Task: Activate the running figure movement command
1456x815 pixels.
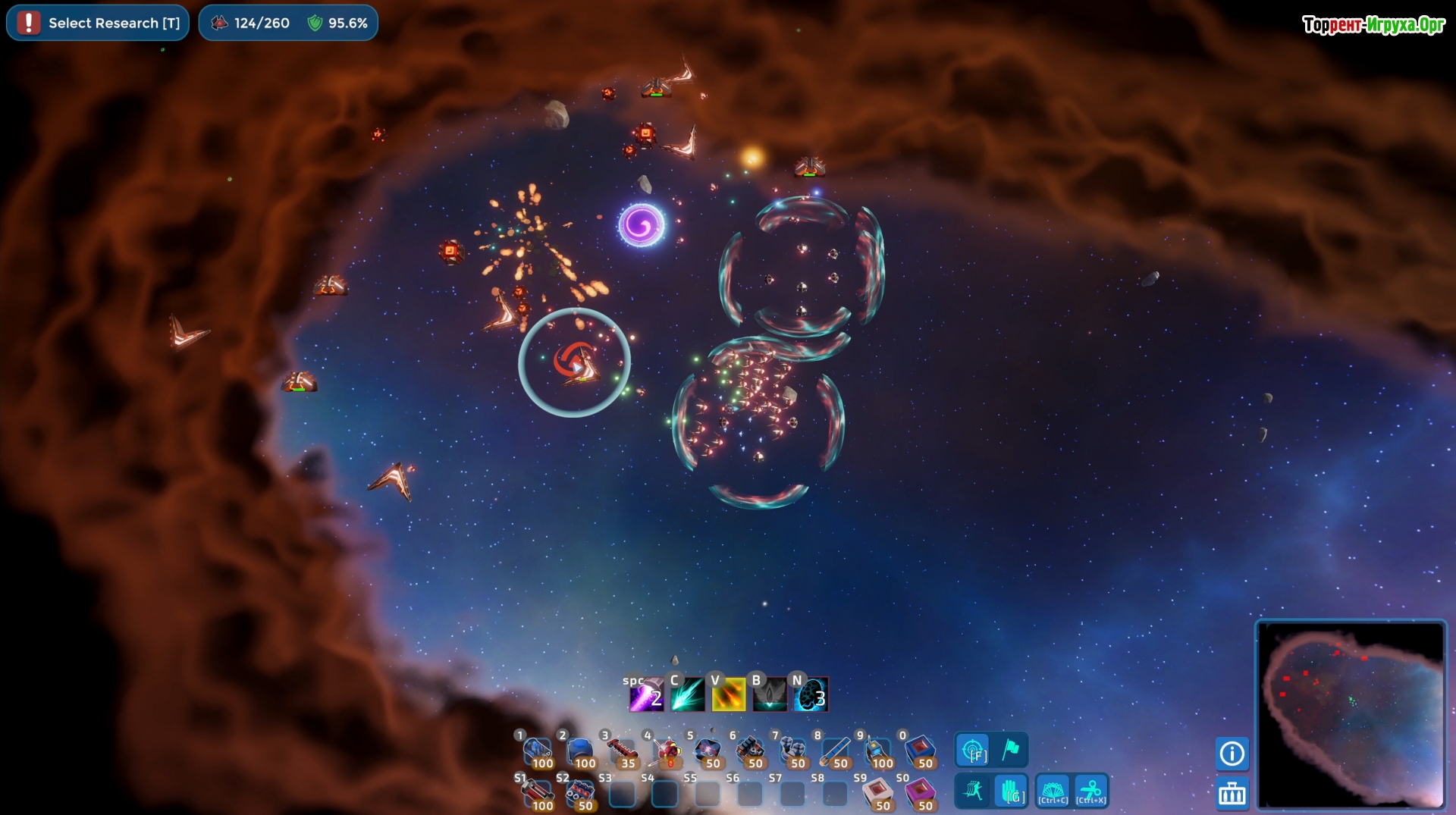Action: 972,791
